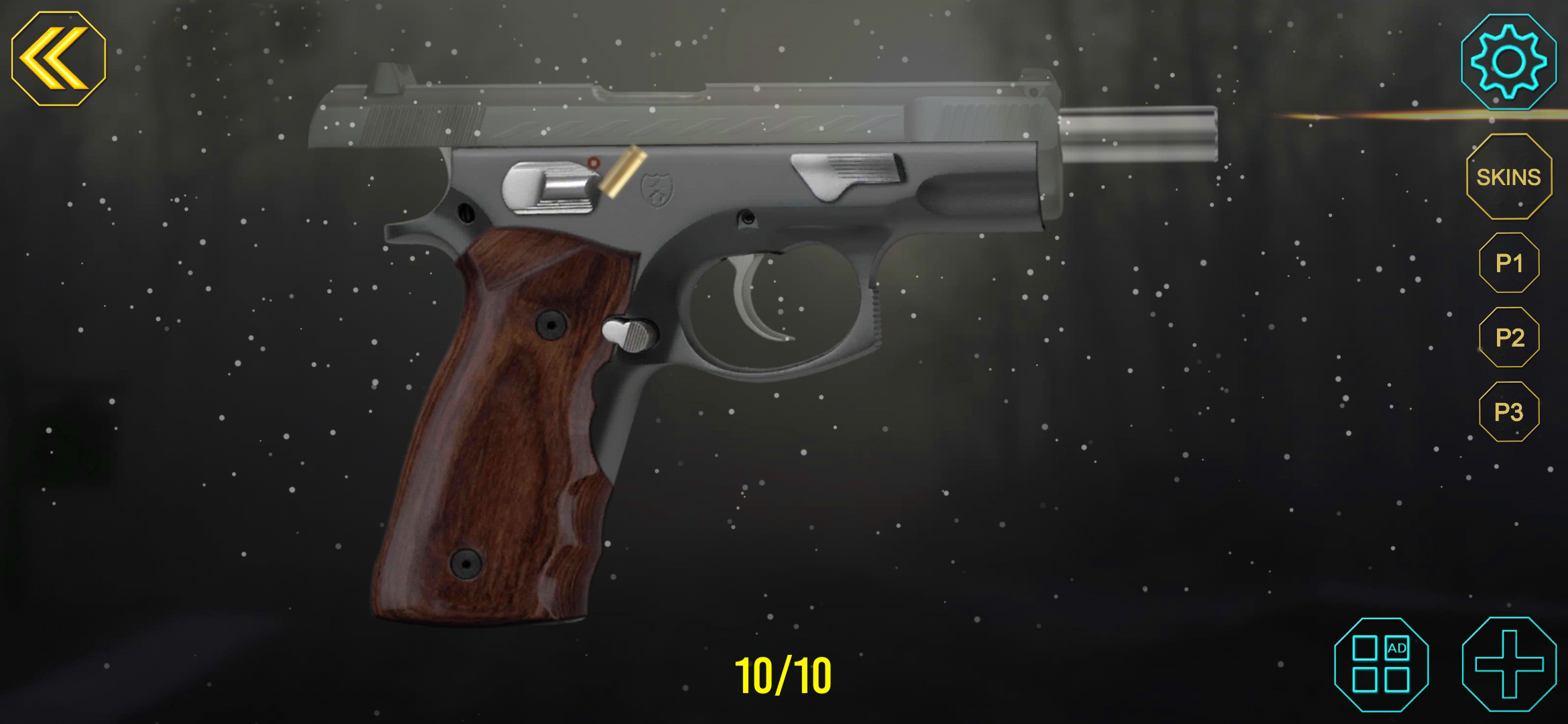Select the P1 preset

click(x=1509, y=263)
